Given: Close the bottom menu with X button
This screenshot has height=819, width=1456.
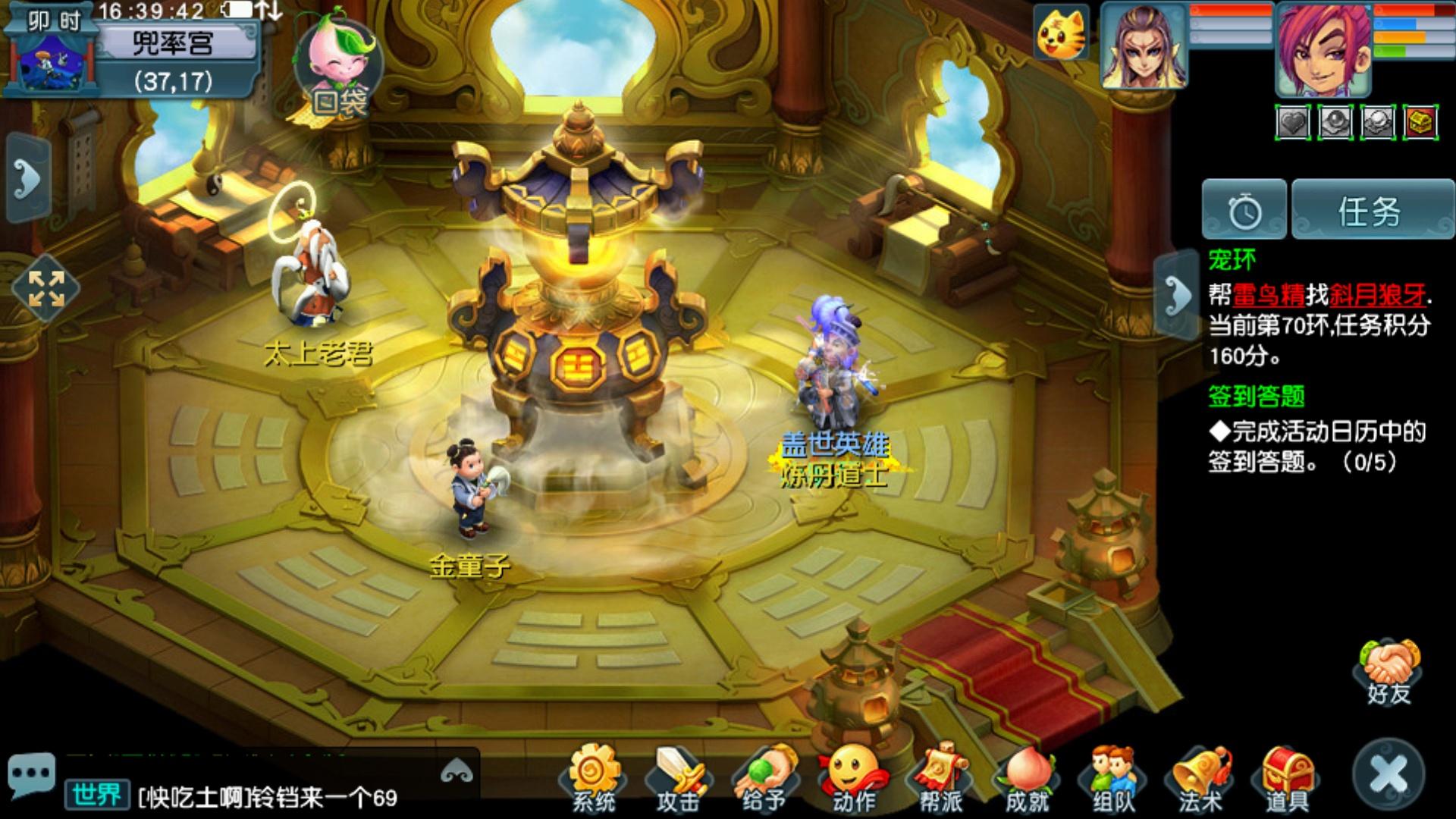Looking at the screenshot, I should [1389, 775].
